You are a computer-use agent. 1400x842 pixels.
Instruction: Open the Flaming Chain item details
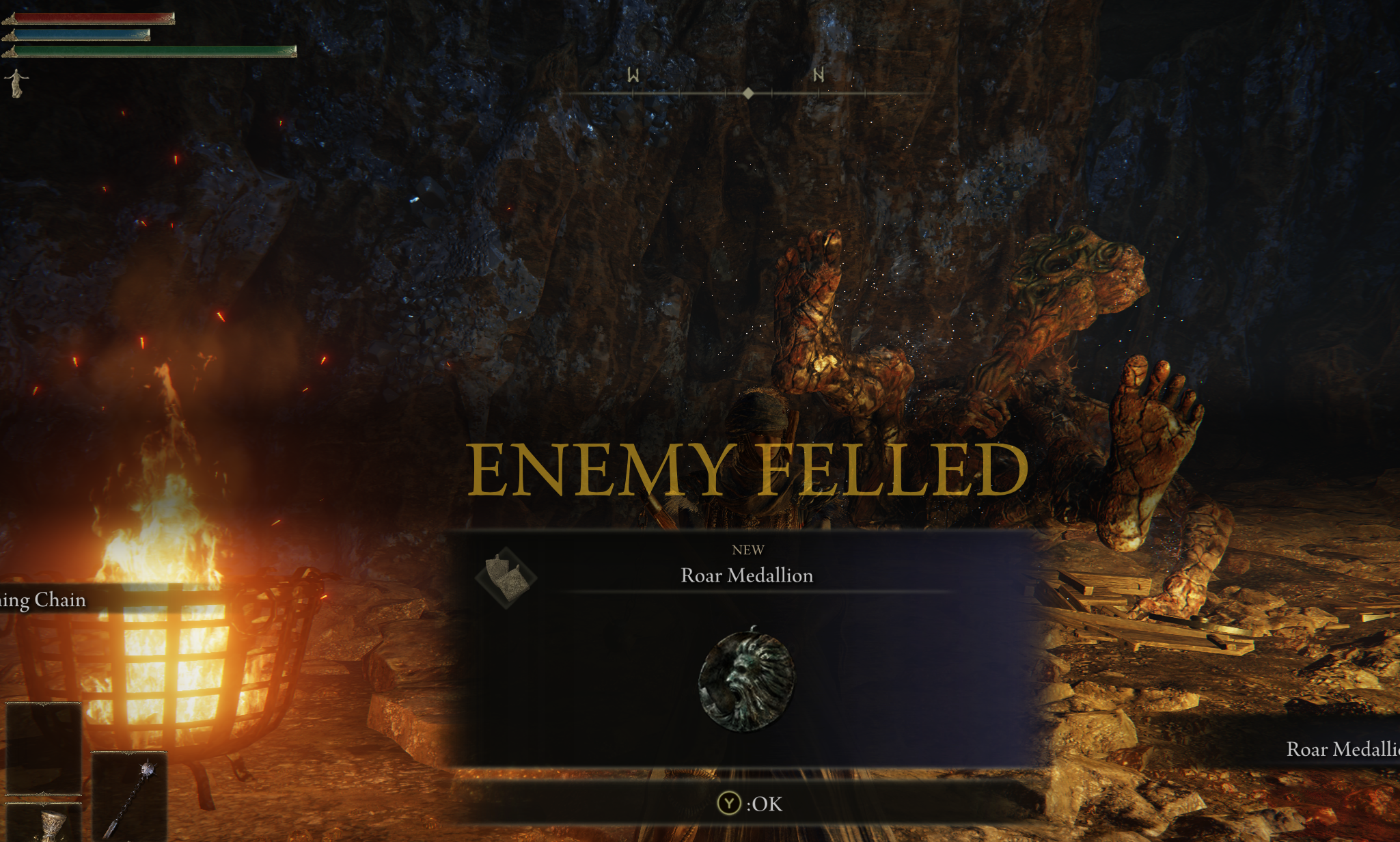point(41,601)
